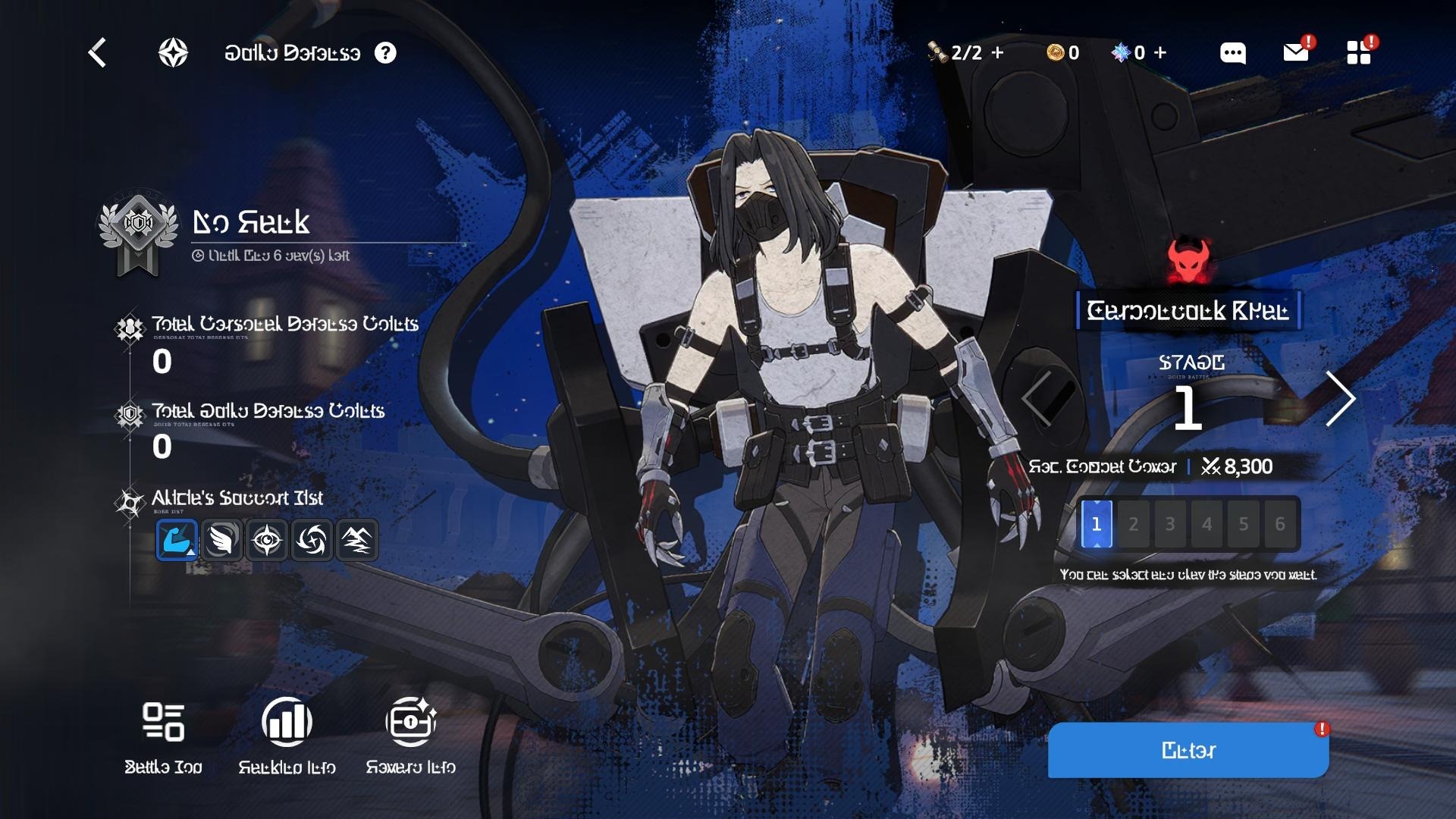Open the star emblem home icon
The image size is (1456, 819).
coord(173,53)
